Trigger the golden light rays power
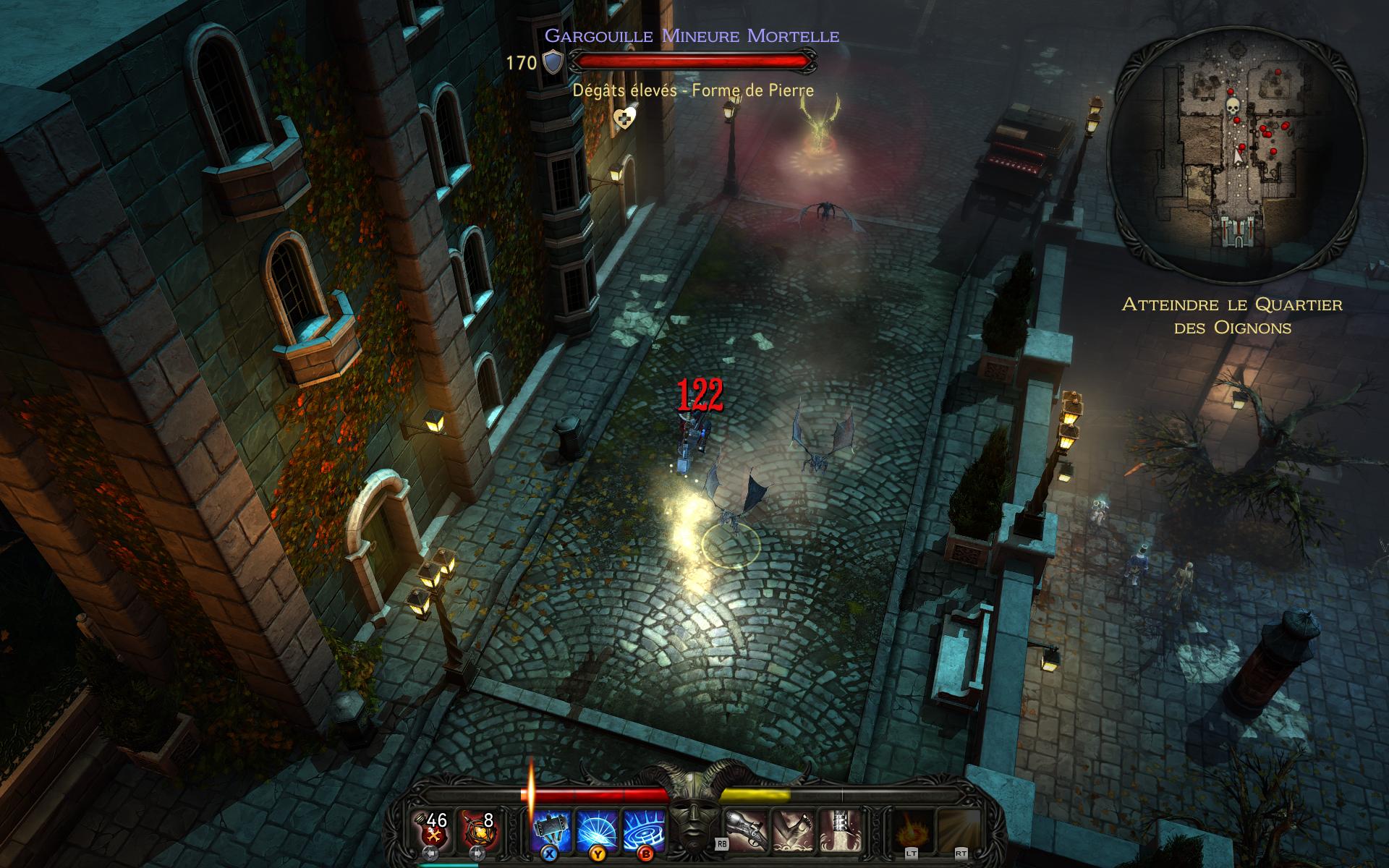This screenshot has width=1389, height=868. [958, 830]
